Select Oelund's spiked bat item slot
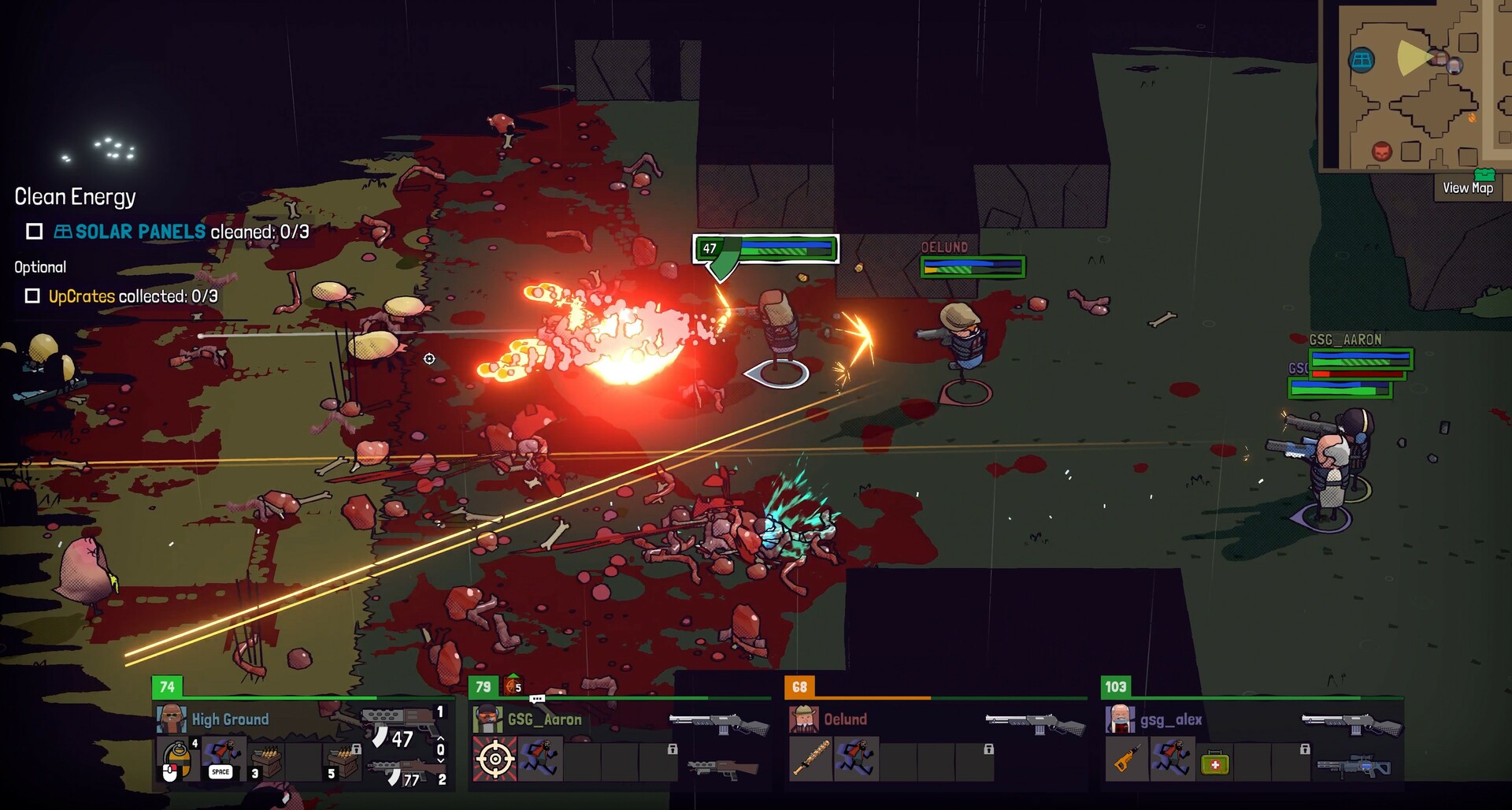This screenshot has height=810, width=1512. point(811,760)
